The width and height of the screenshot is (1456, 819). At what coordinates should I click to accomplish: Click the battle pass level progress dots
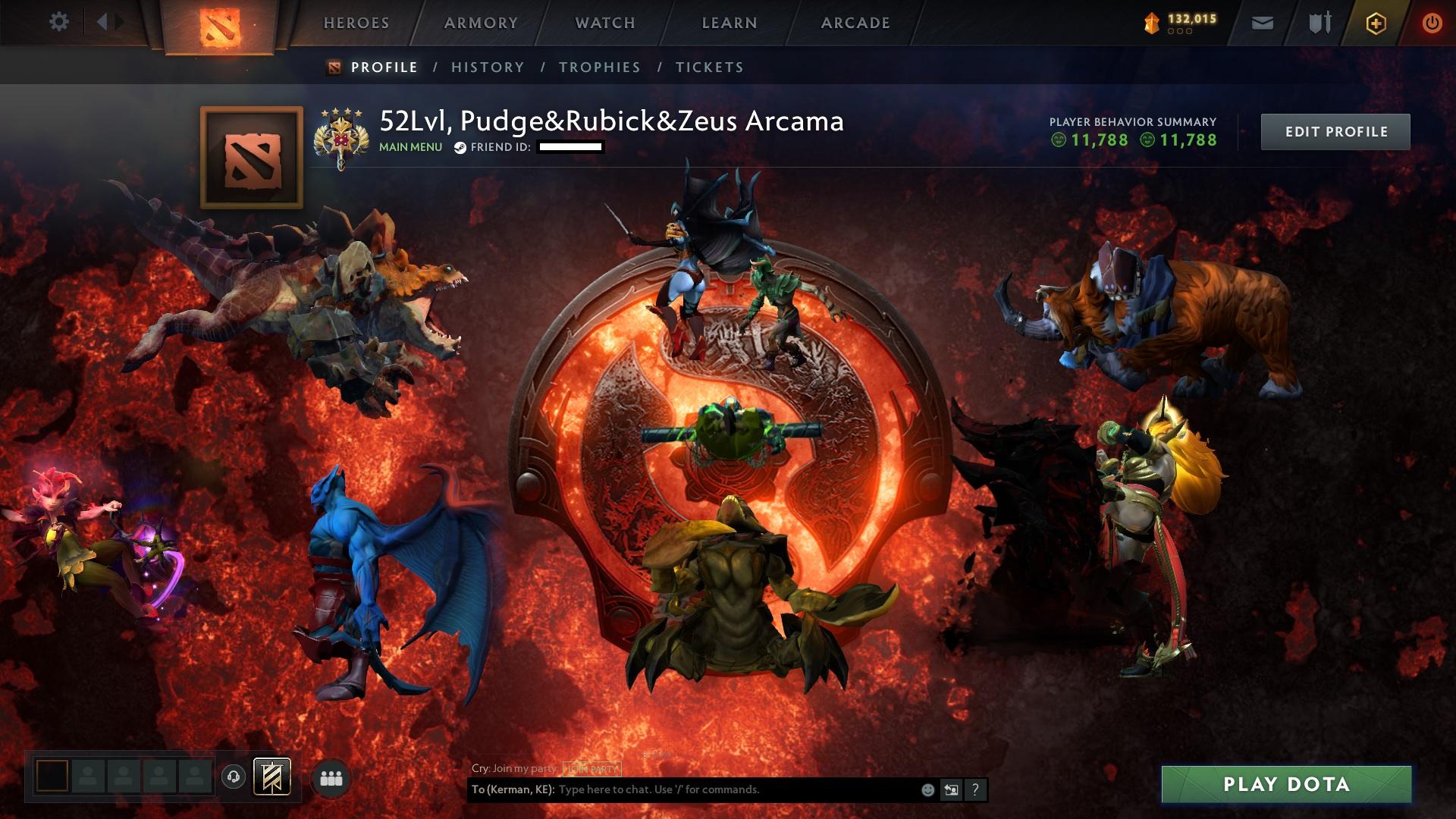coord(1180,32)
